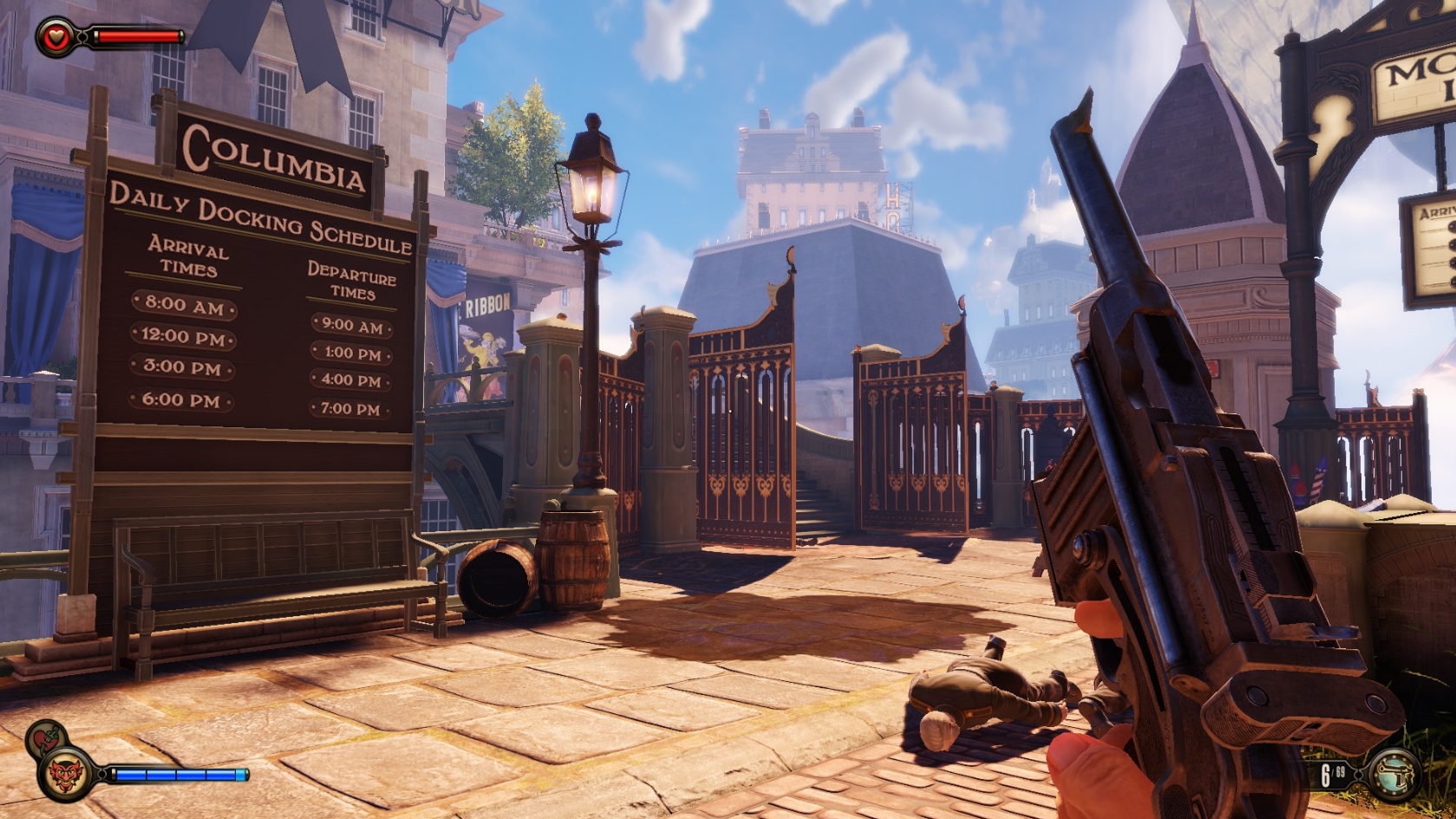This screenshot has height=819, width=1456.
Task: Click the lamp post lantern by the schedule board
Action: [x=593, y=189]
